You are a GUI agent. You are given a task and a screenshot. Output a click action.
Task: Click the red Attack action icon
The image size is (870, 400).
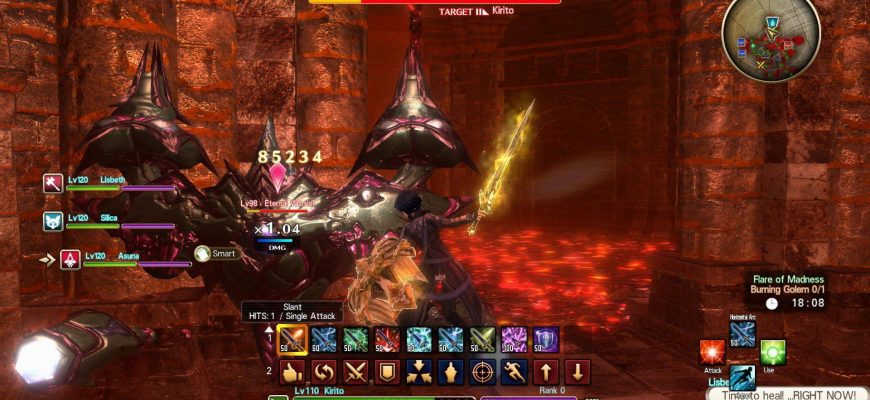[713, 353]
